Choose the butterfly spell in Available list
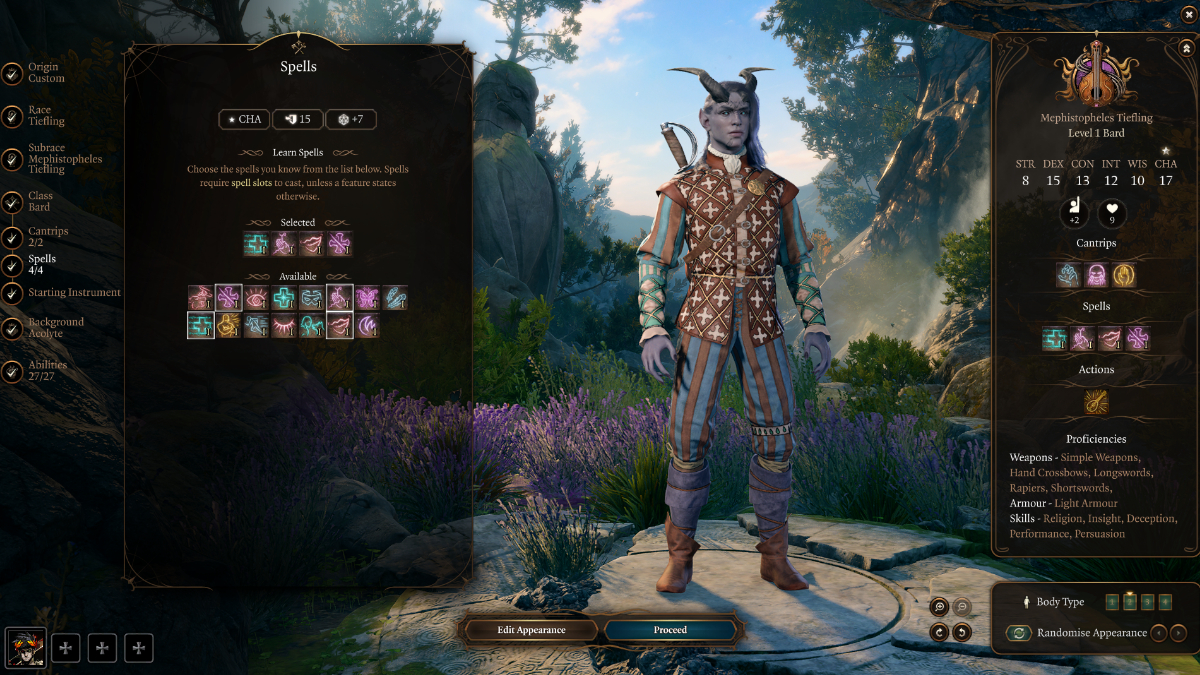1200x675 pixels. (x=367, y=297)
